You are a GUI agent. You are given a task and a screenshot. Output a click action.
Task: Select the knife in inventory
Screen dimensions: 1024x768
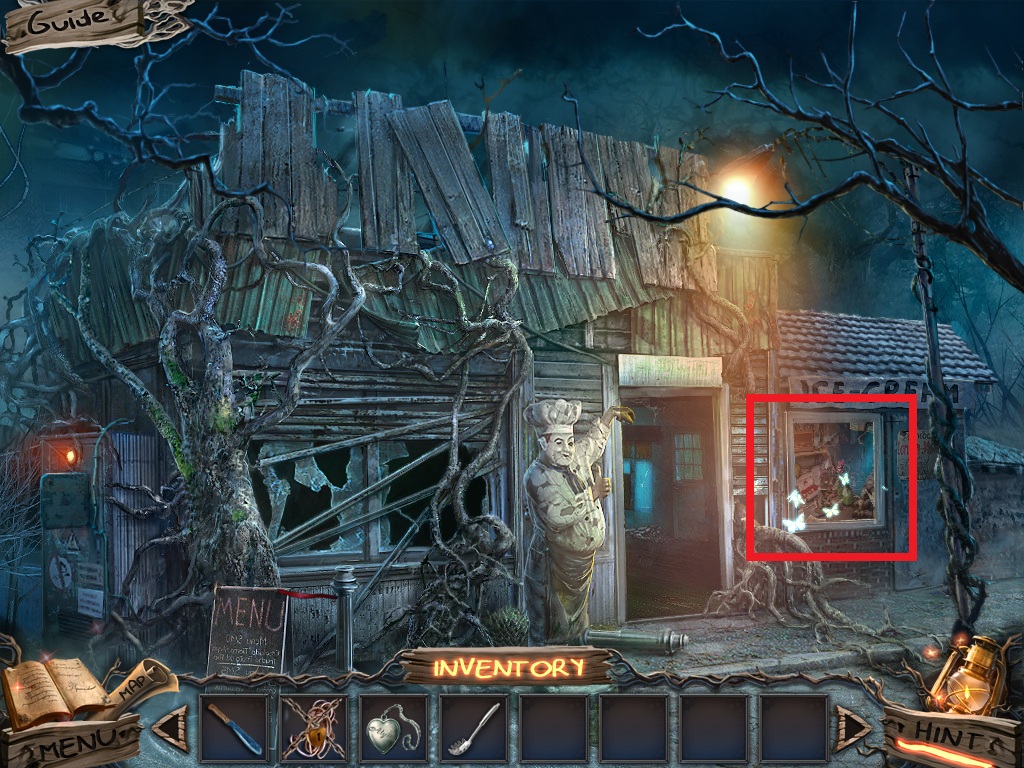coord(234,729)
